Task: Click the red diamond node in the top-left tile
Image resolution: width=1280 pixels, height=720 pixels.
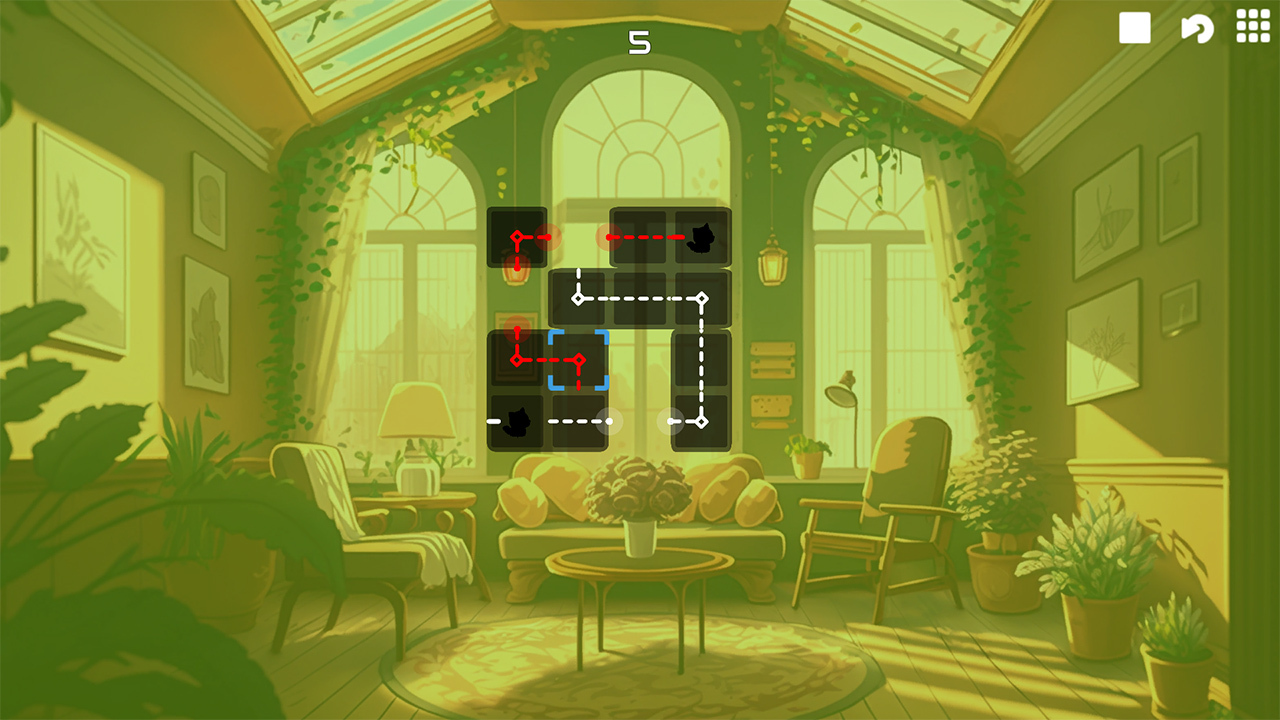Action: 517,236
